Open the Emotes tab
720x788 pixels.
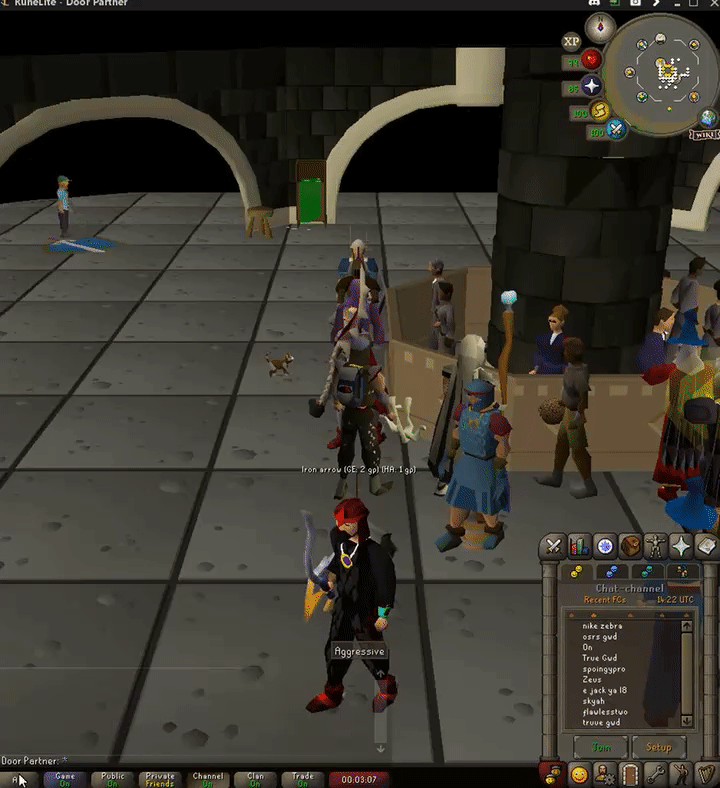[682, 774]
